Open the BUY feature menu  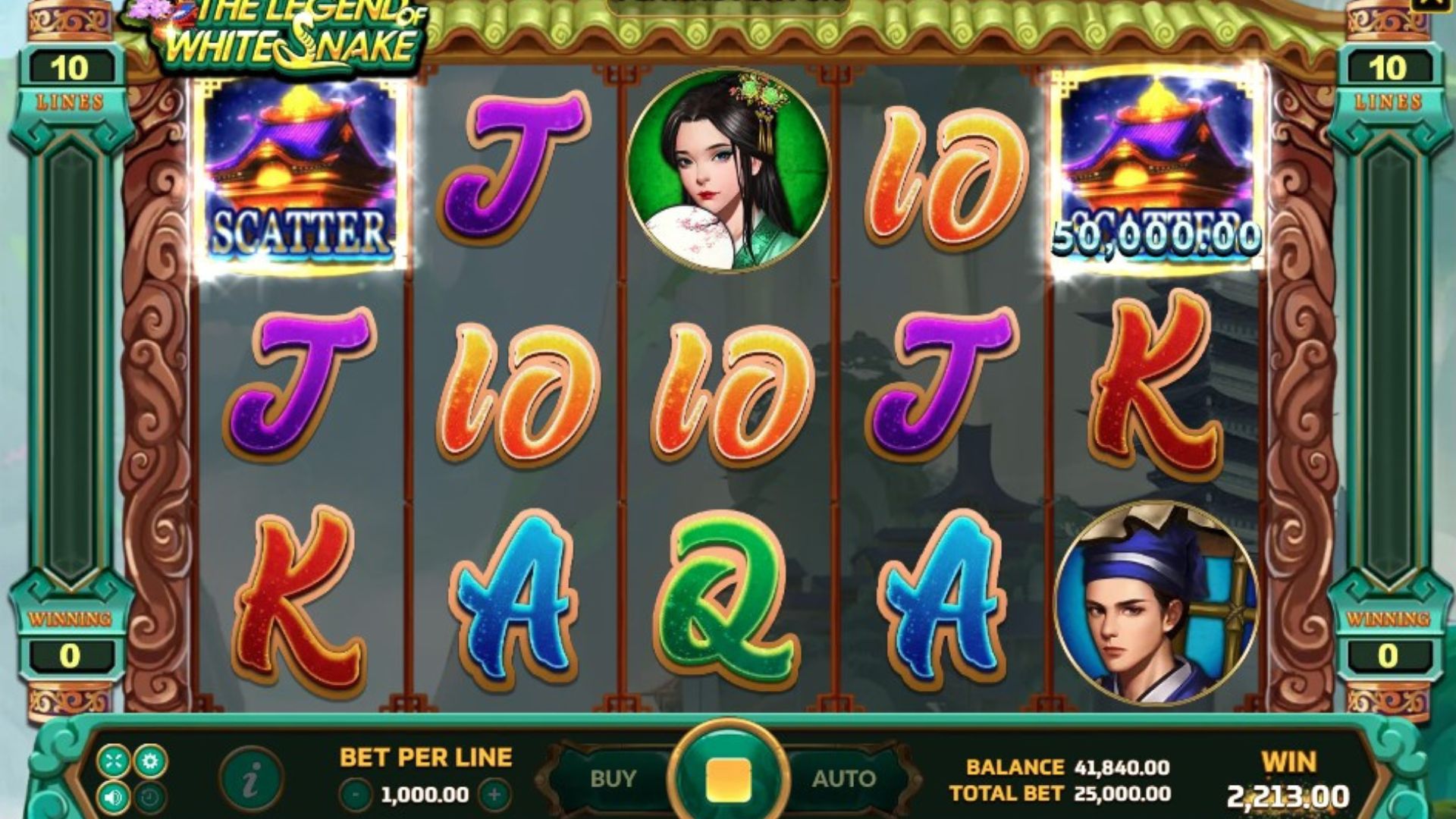point(612,779)
